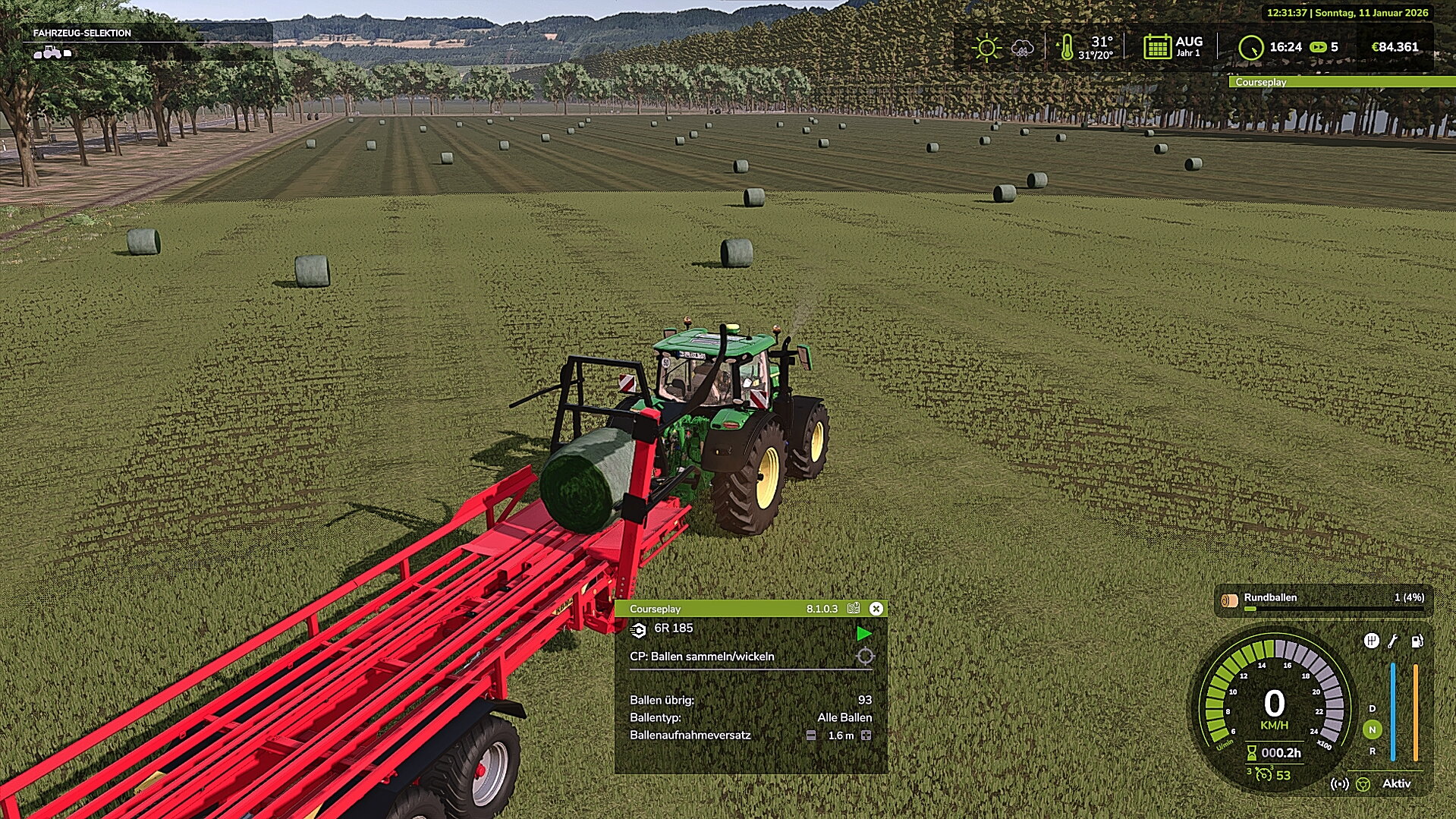This screenshot has height=819, width=1456.
Task: Open the Courseplay course manager icon
Action: coord(854,609)
